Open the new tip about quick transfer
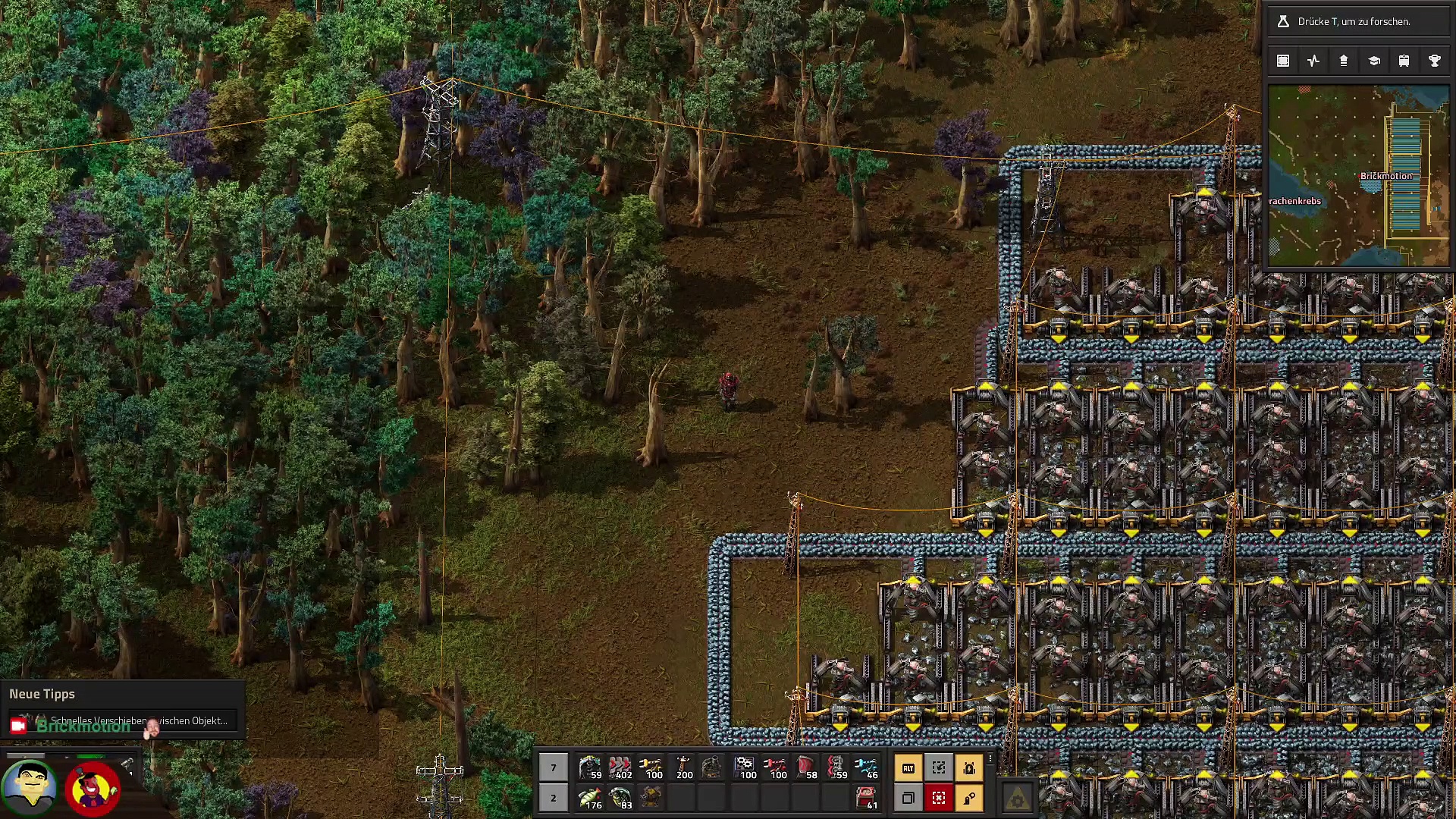Image resolution: width=1456 pixels, height=819 pixels. click(x=123, y=720)
